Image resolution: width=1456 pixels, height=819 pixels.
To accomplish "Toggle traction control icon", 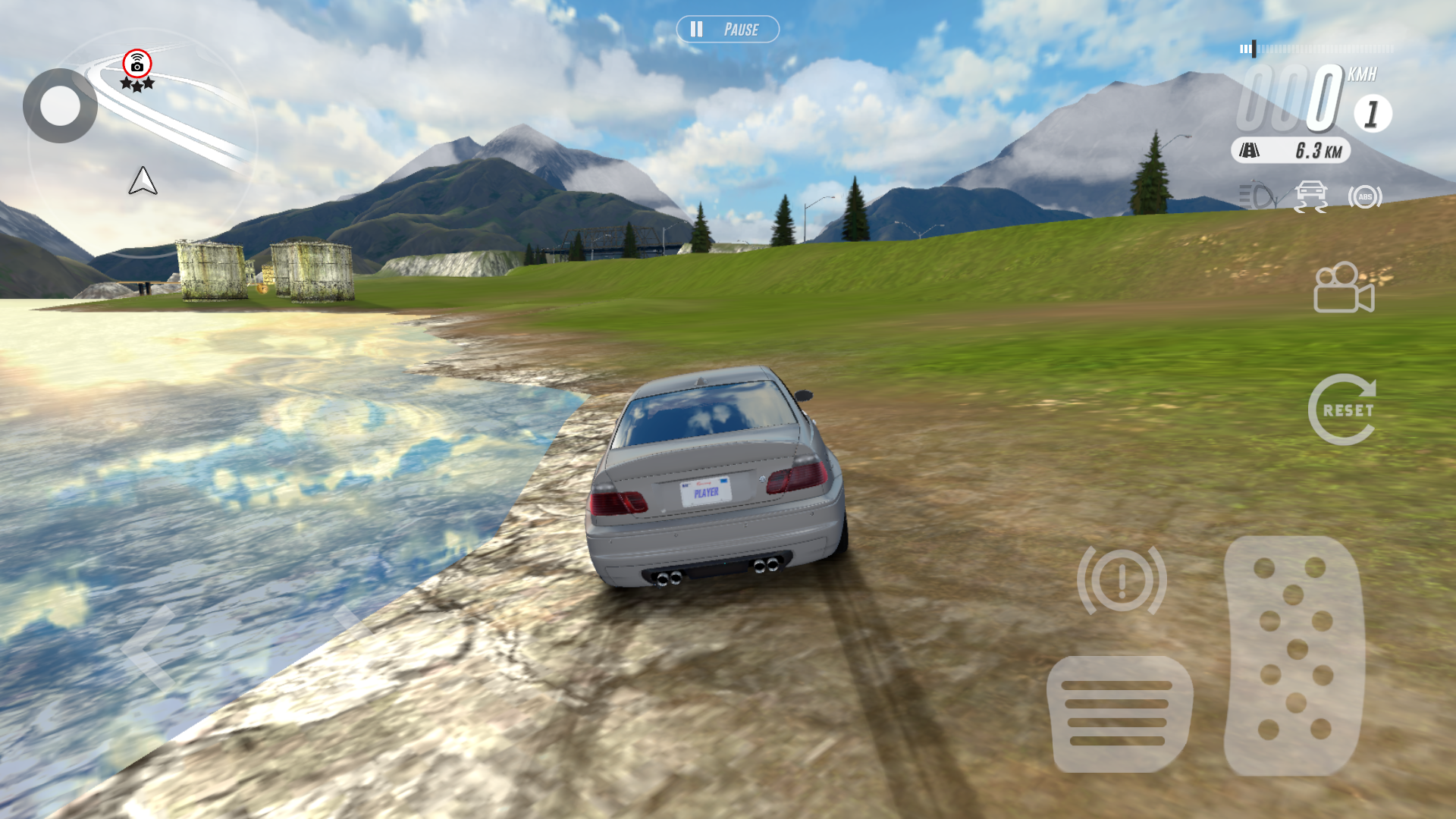I will pyautogui.click(x=1310, y=196).
